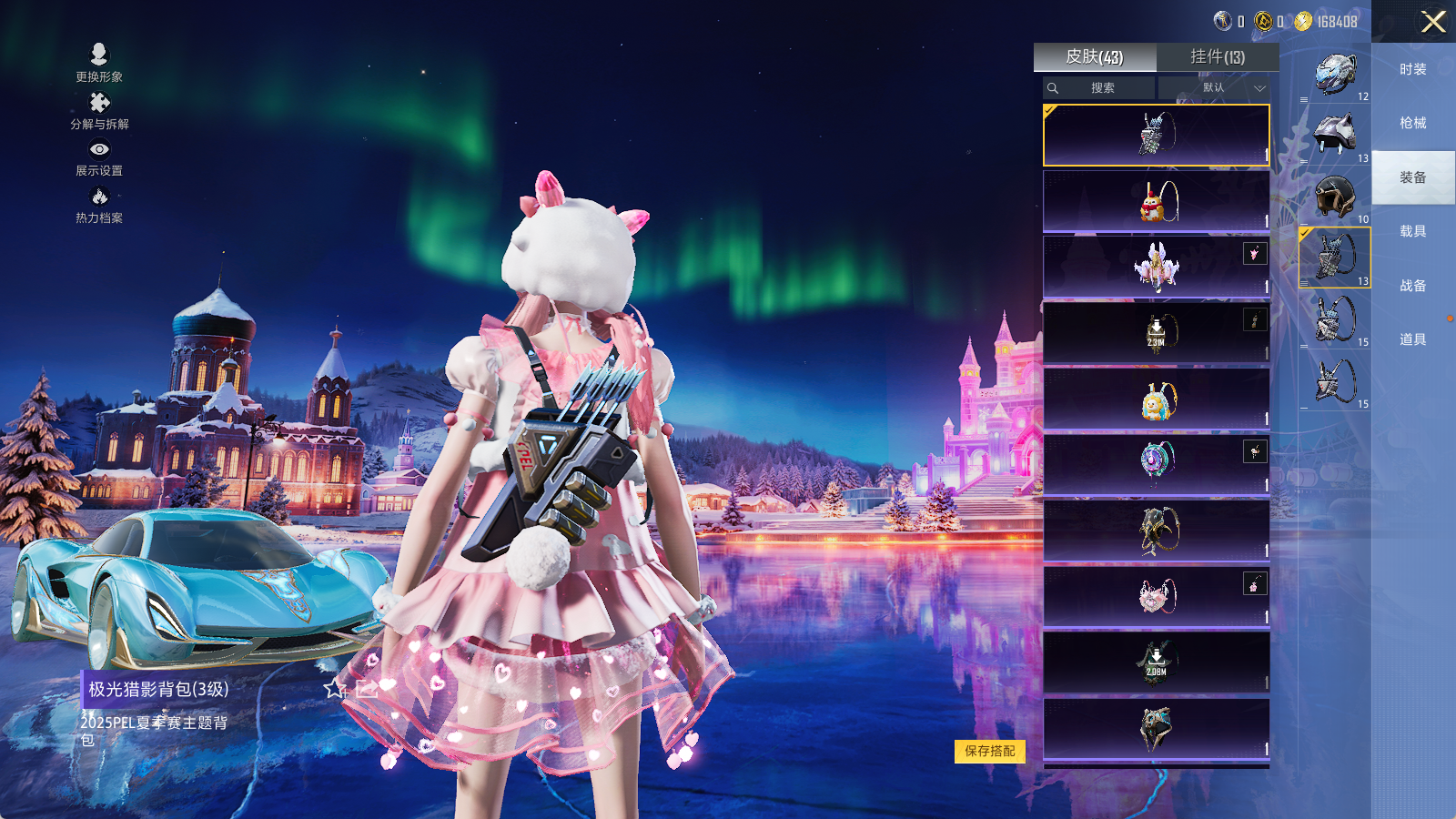Screen dimensions: 1456x819
Task: Open the 枪械 category
Action: pos(1412,123)
